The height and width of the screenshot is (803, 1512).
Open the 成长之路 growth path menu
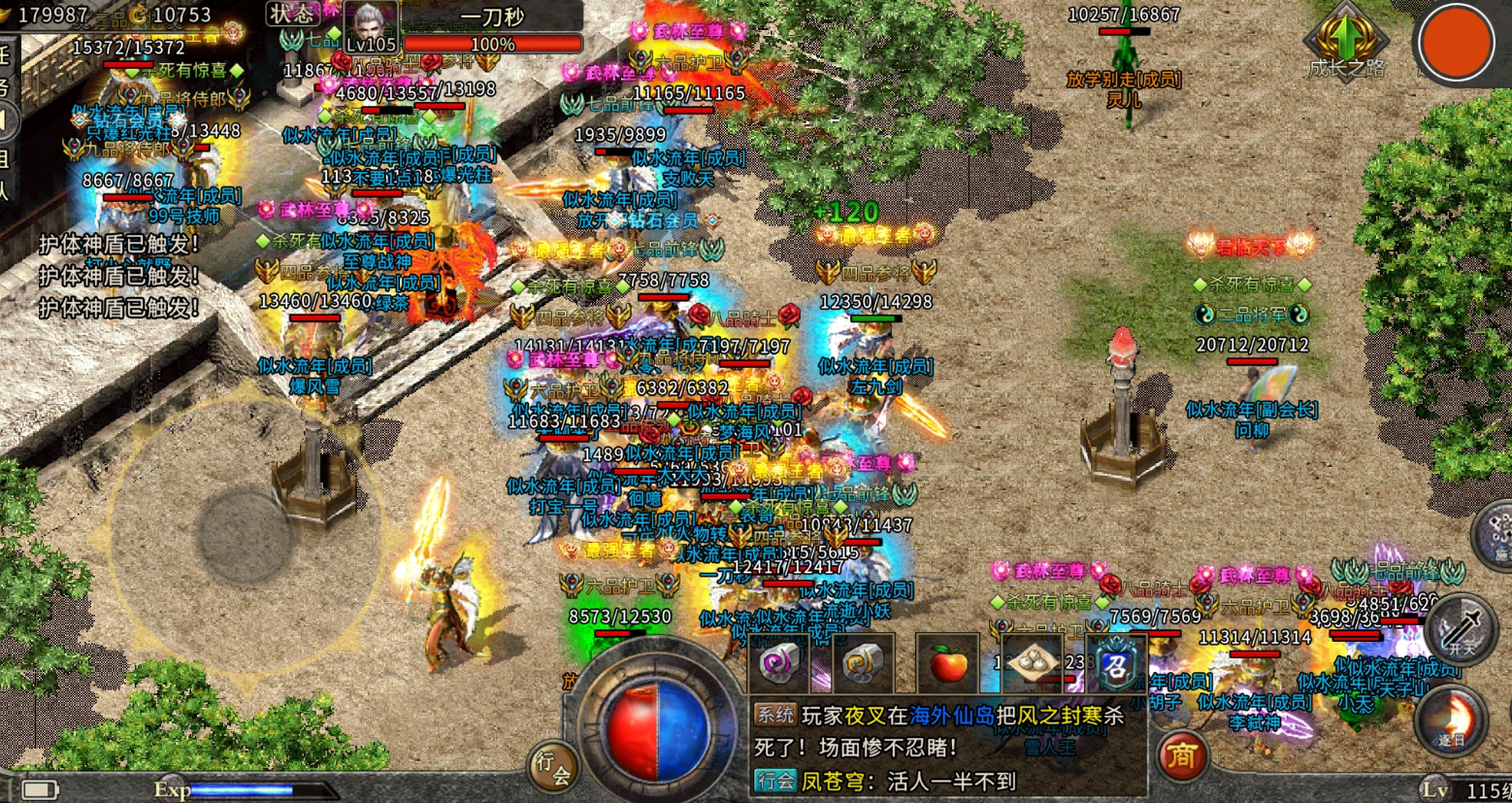pyautogui.click(x=1346, y=44)
